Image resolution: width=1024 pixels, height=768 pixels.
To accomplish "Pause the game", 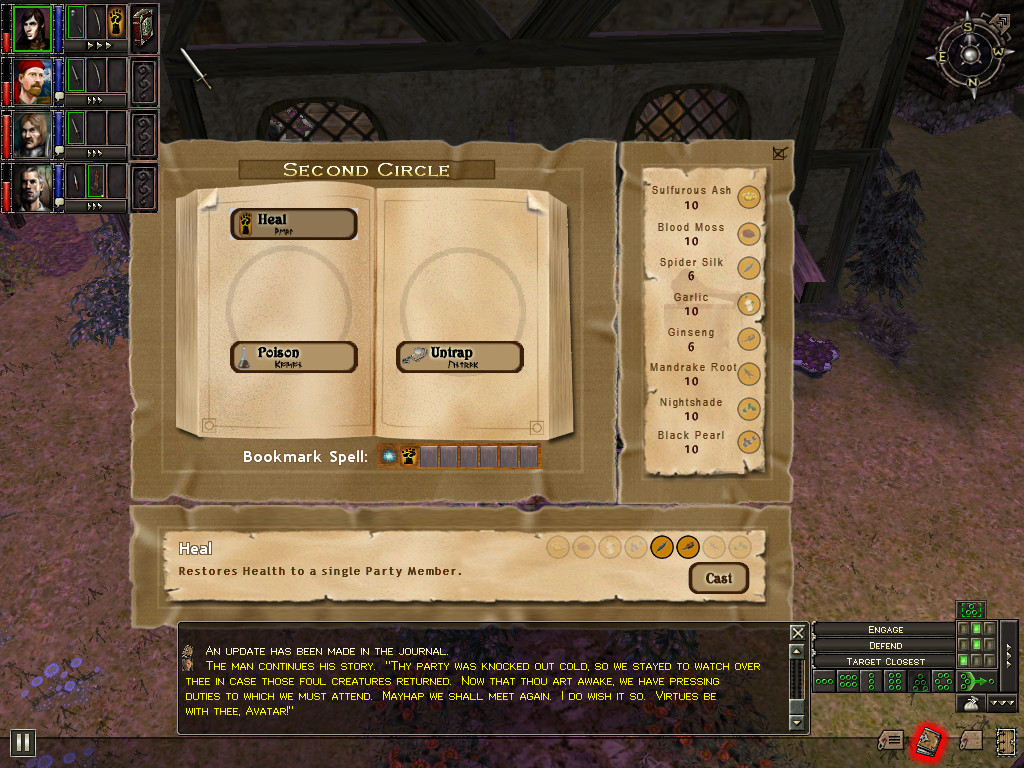I will click(x=23, y=742).
